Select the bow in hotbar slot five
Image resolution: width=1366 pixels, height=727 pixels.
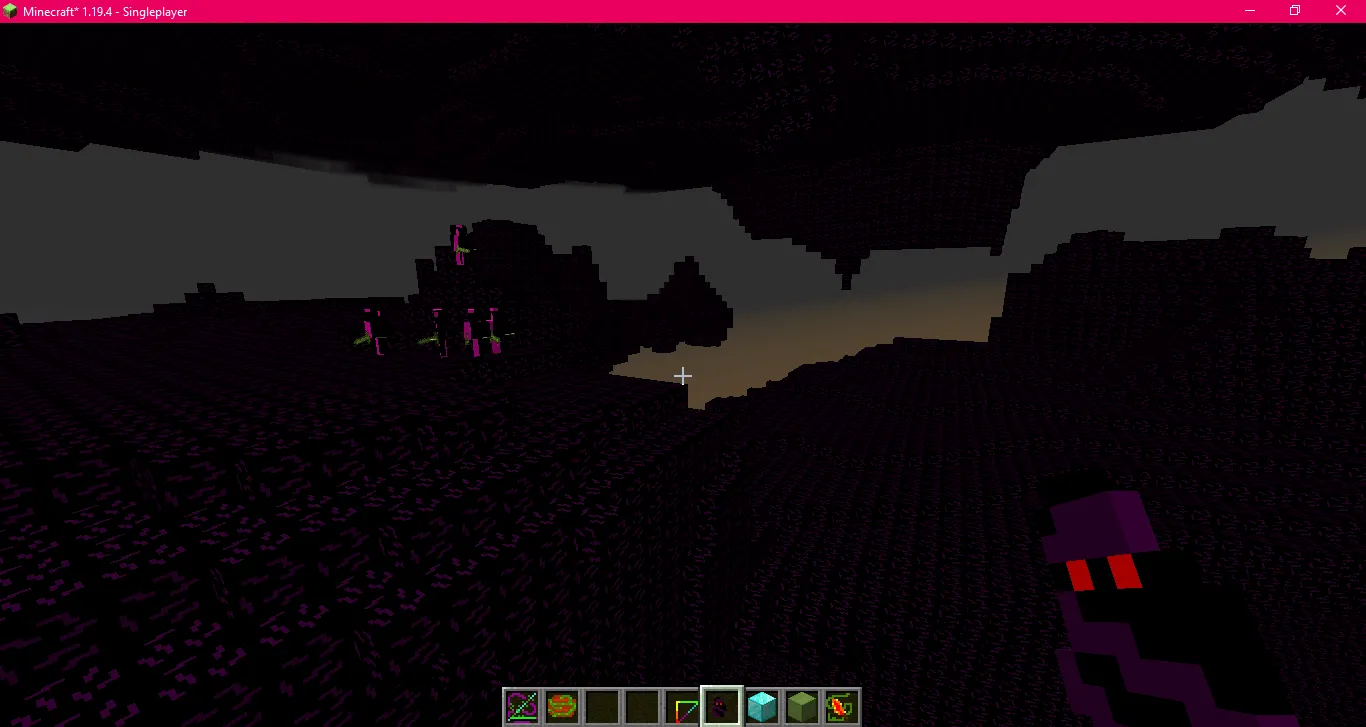coord(681,707)
